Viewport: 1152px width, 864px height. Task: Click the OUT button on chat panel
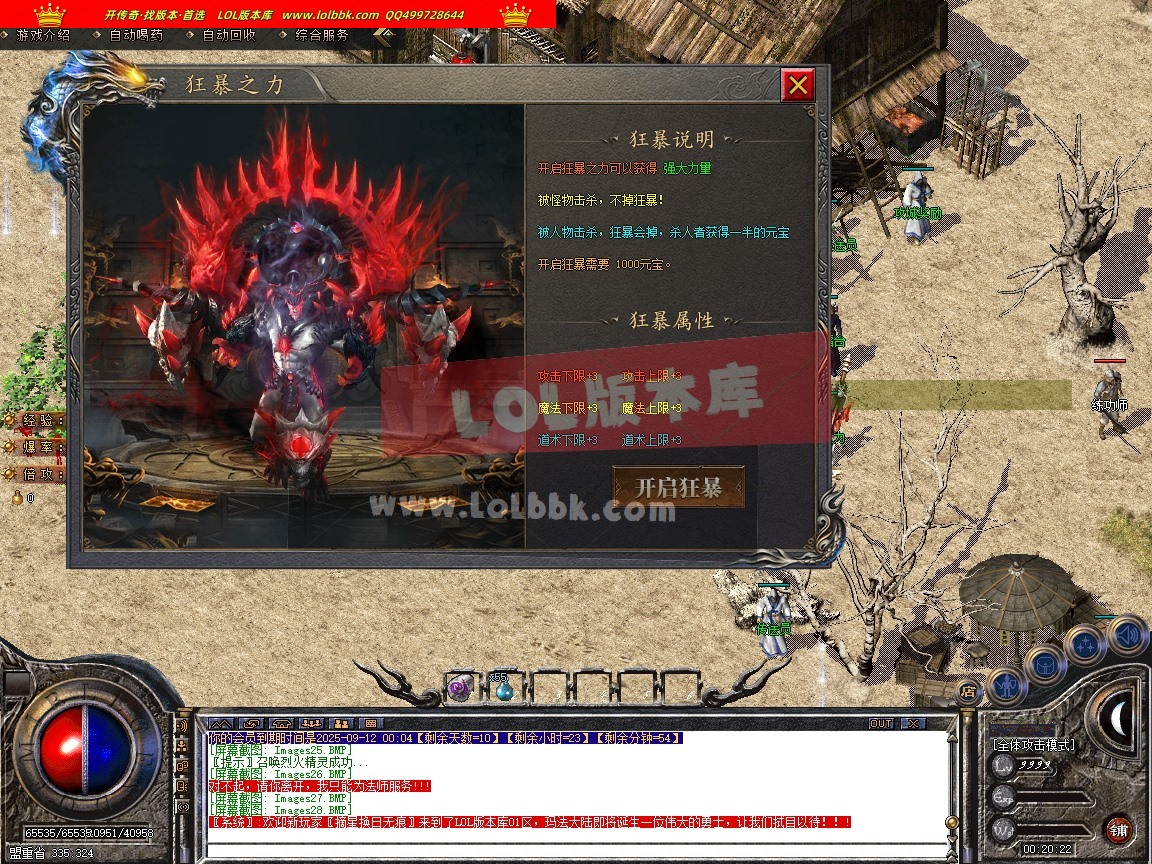(x=880, y=723)
